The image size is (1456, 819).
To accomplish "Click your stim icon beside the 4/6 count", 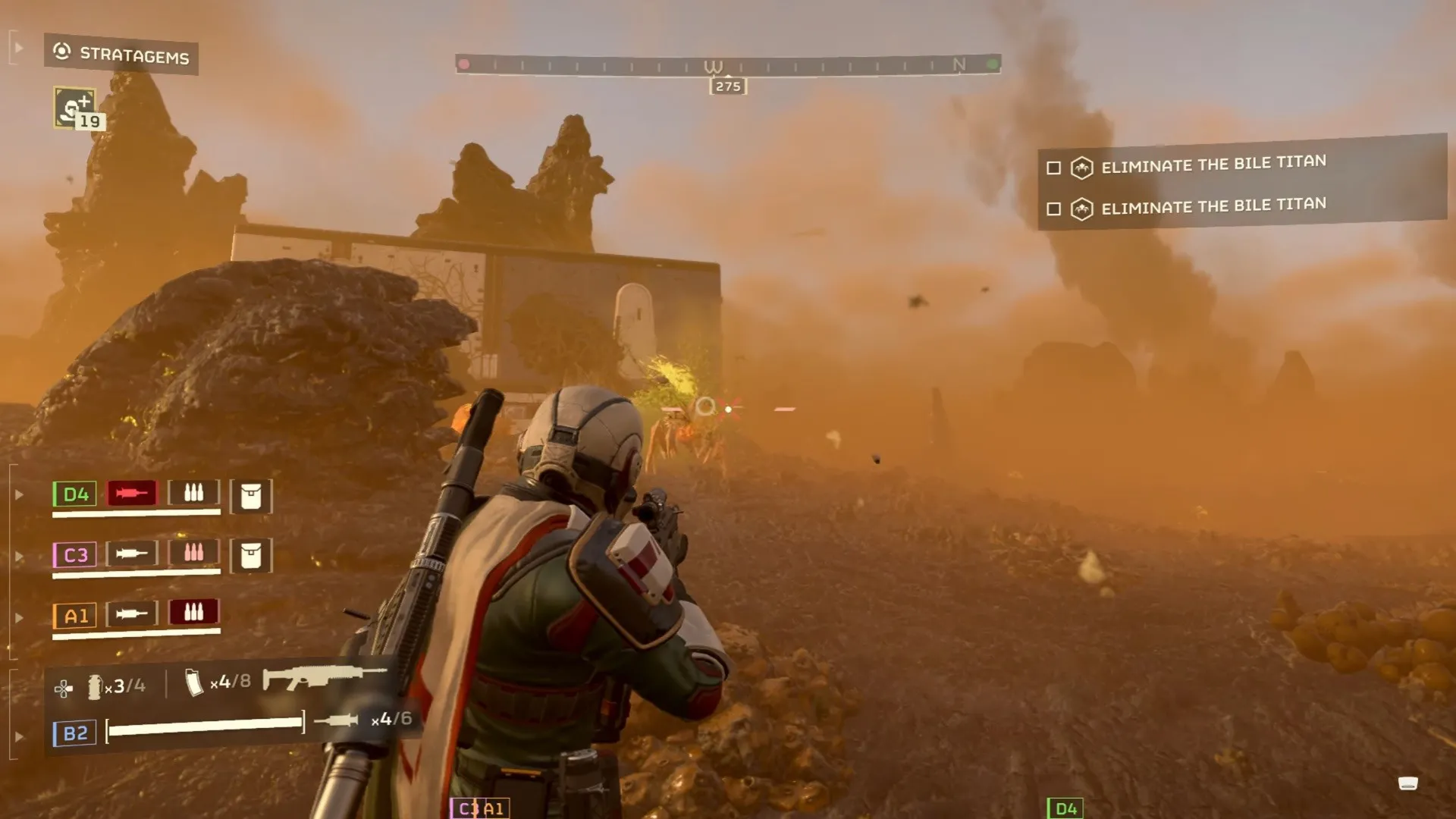I will [x=337, y=720].
